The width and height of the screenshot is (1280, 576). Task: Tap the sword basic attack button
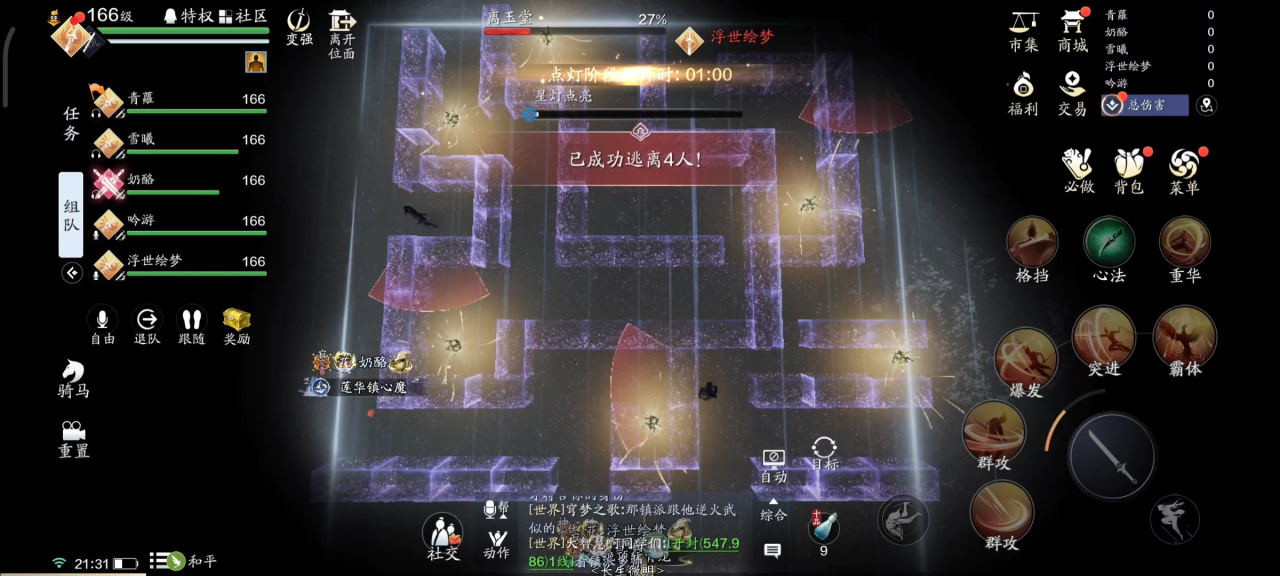[x=1112, y=456]
